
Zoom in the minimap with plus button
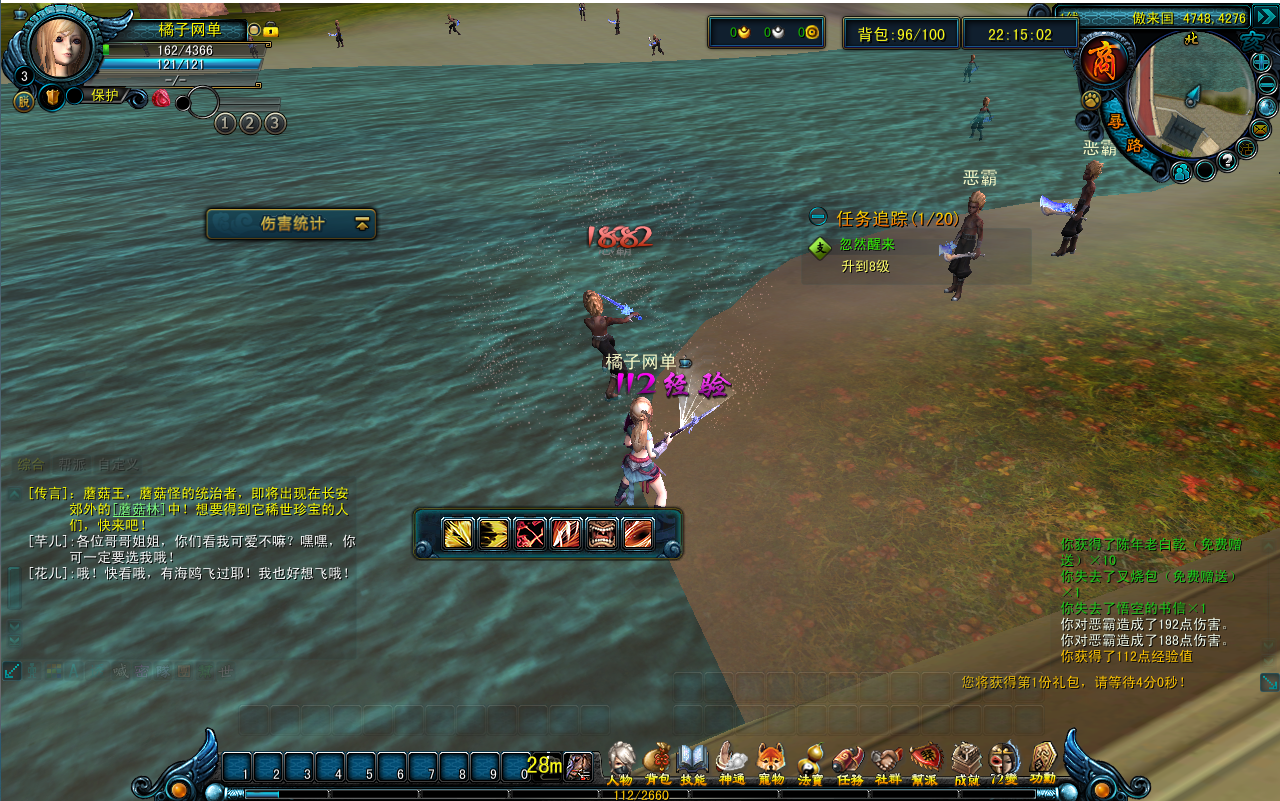[1261, 62]
